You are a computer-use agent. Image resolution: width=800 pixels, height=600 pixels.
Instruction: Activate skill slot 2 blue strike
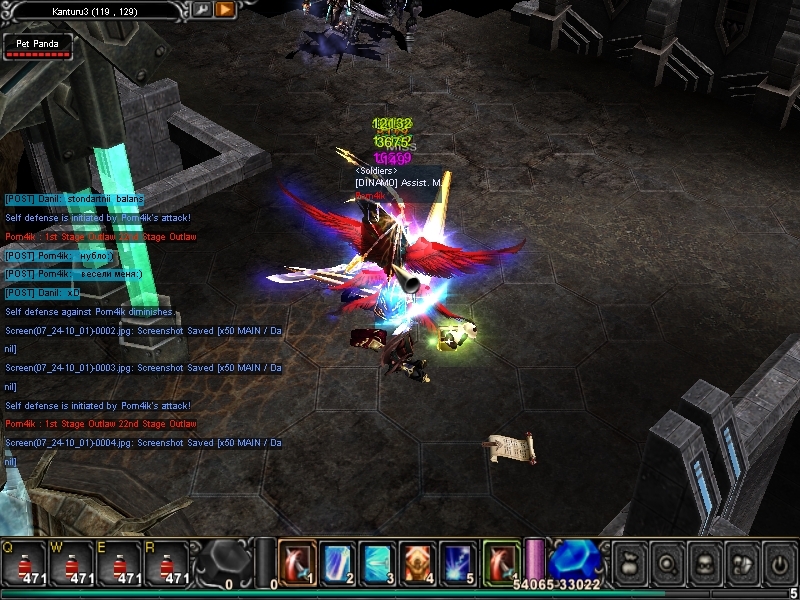point(337,563)
